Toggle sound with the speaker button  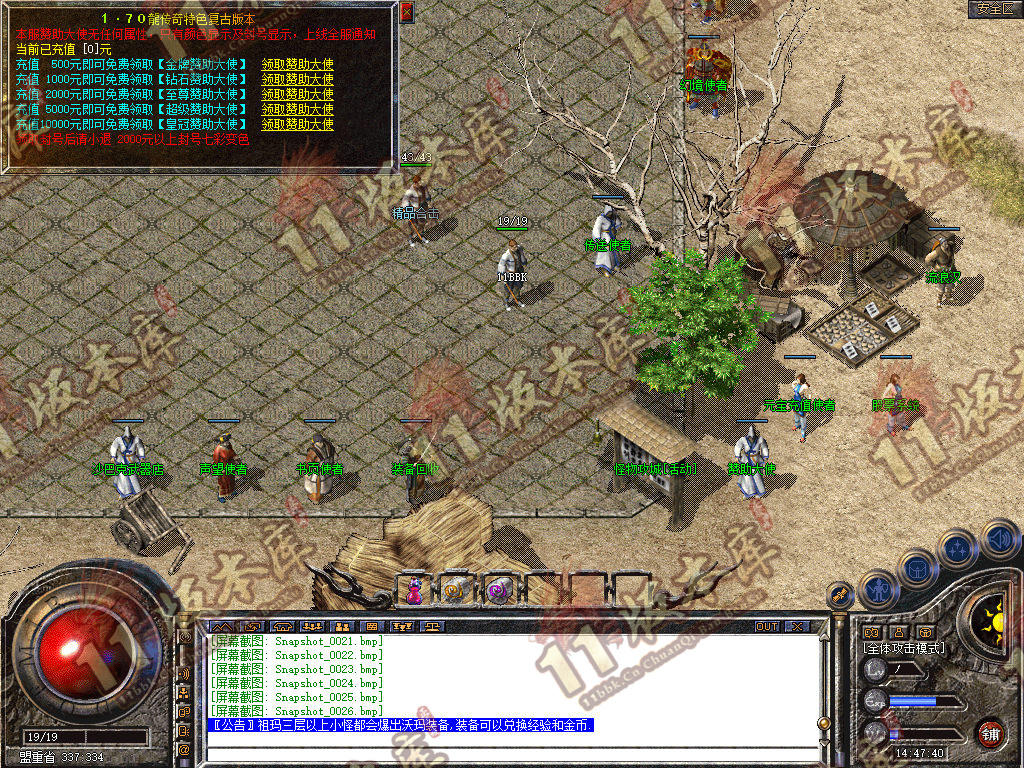tap(998, 538)
